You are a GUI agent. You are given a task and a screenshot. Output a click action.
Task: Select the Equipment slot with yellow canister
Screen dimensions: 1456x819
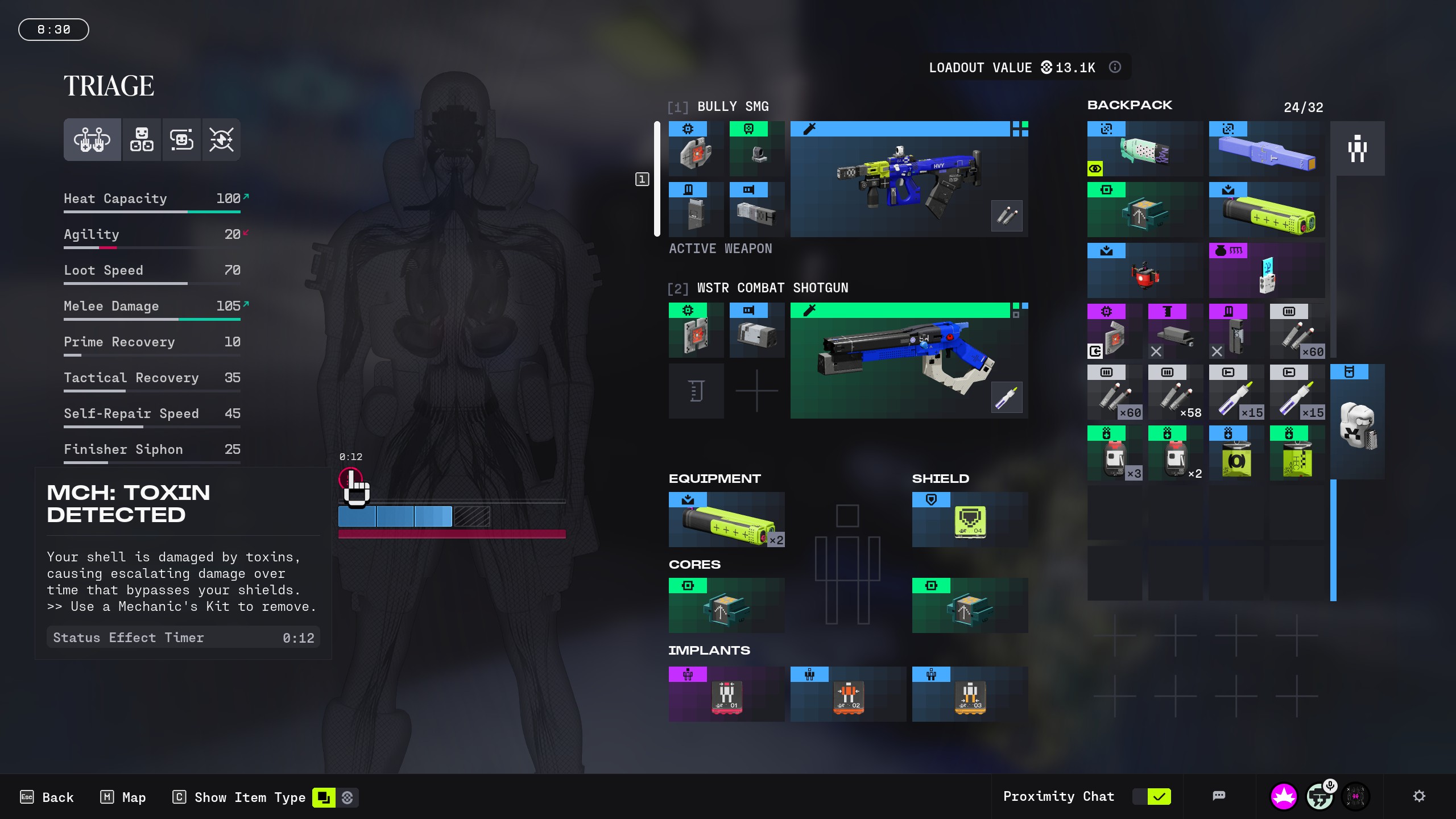[x=726, y=520]
